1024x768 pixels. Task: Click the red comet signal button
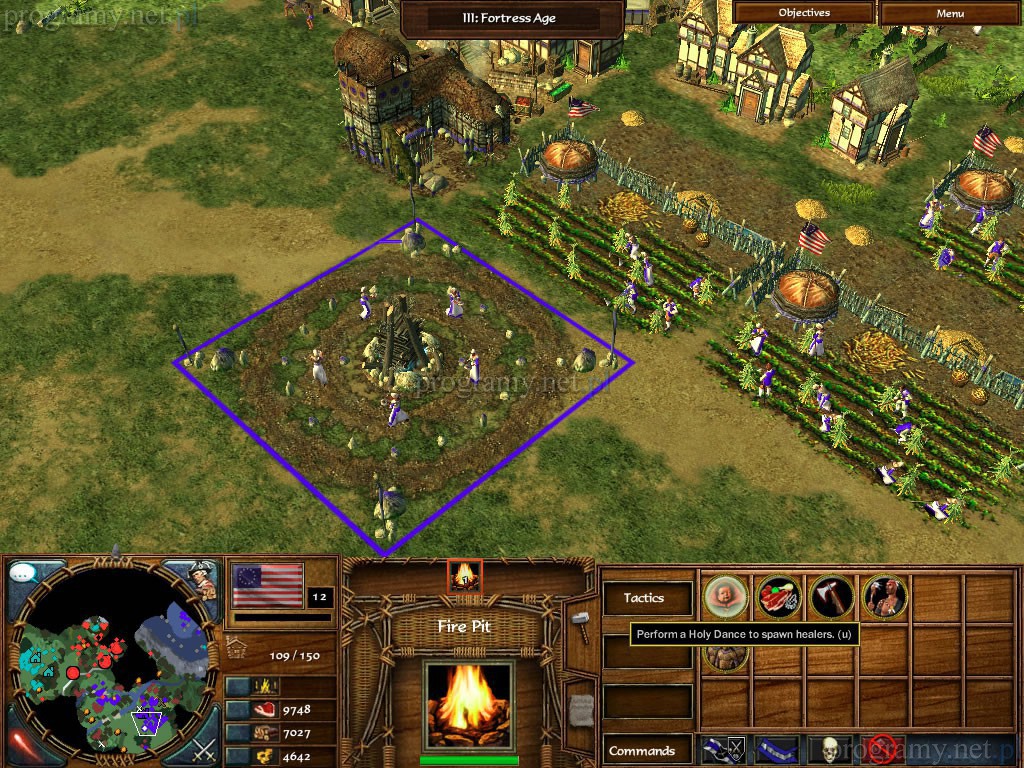(x=24, y=746)
